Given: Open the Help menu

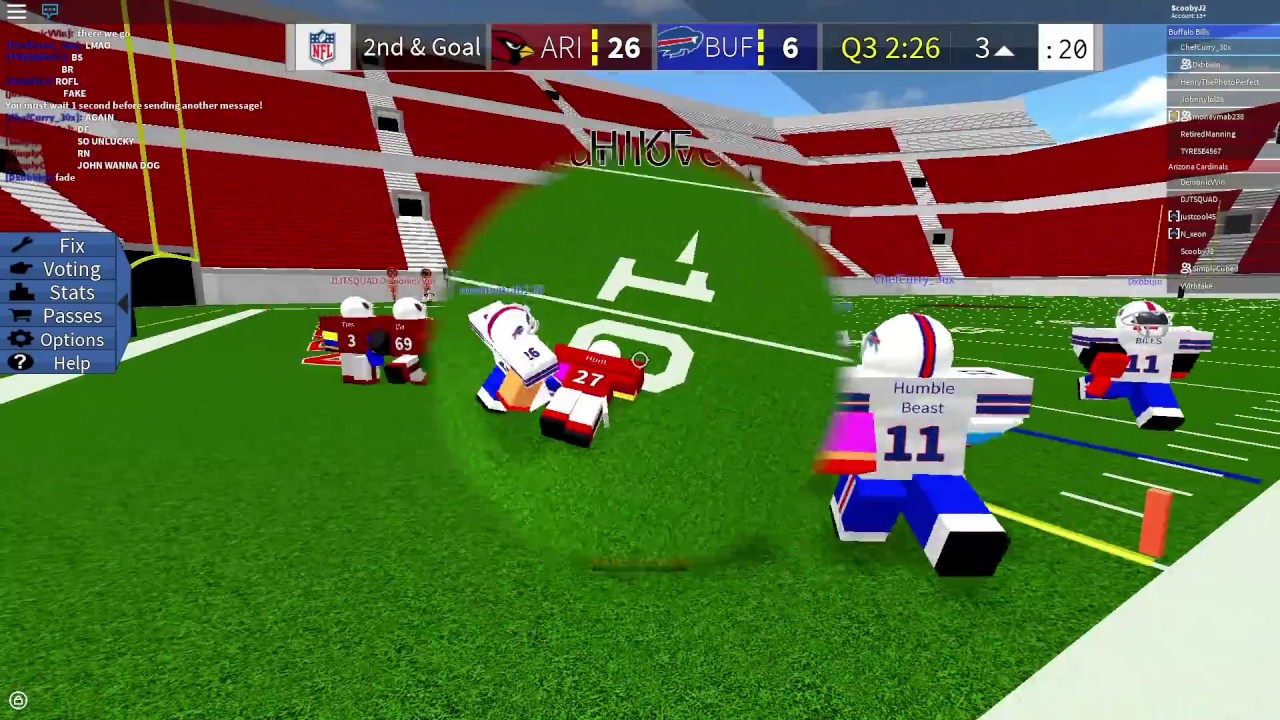Looking at the screenshot, I should pyautogui.click(x=71, y=363).
